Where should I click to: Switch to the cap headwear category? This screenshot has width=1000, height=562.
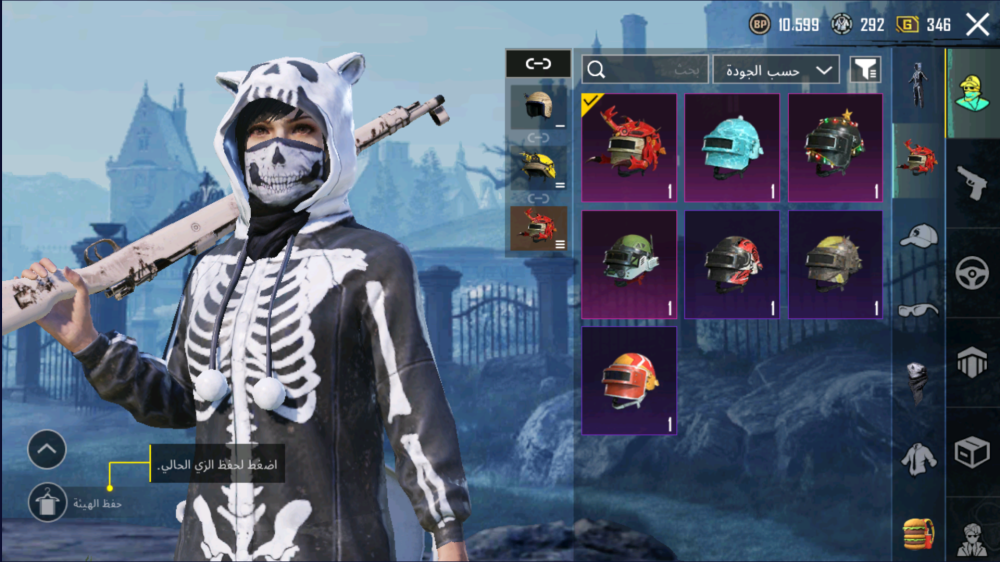tap(917, 236)
